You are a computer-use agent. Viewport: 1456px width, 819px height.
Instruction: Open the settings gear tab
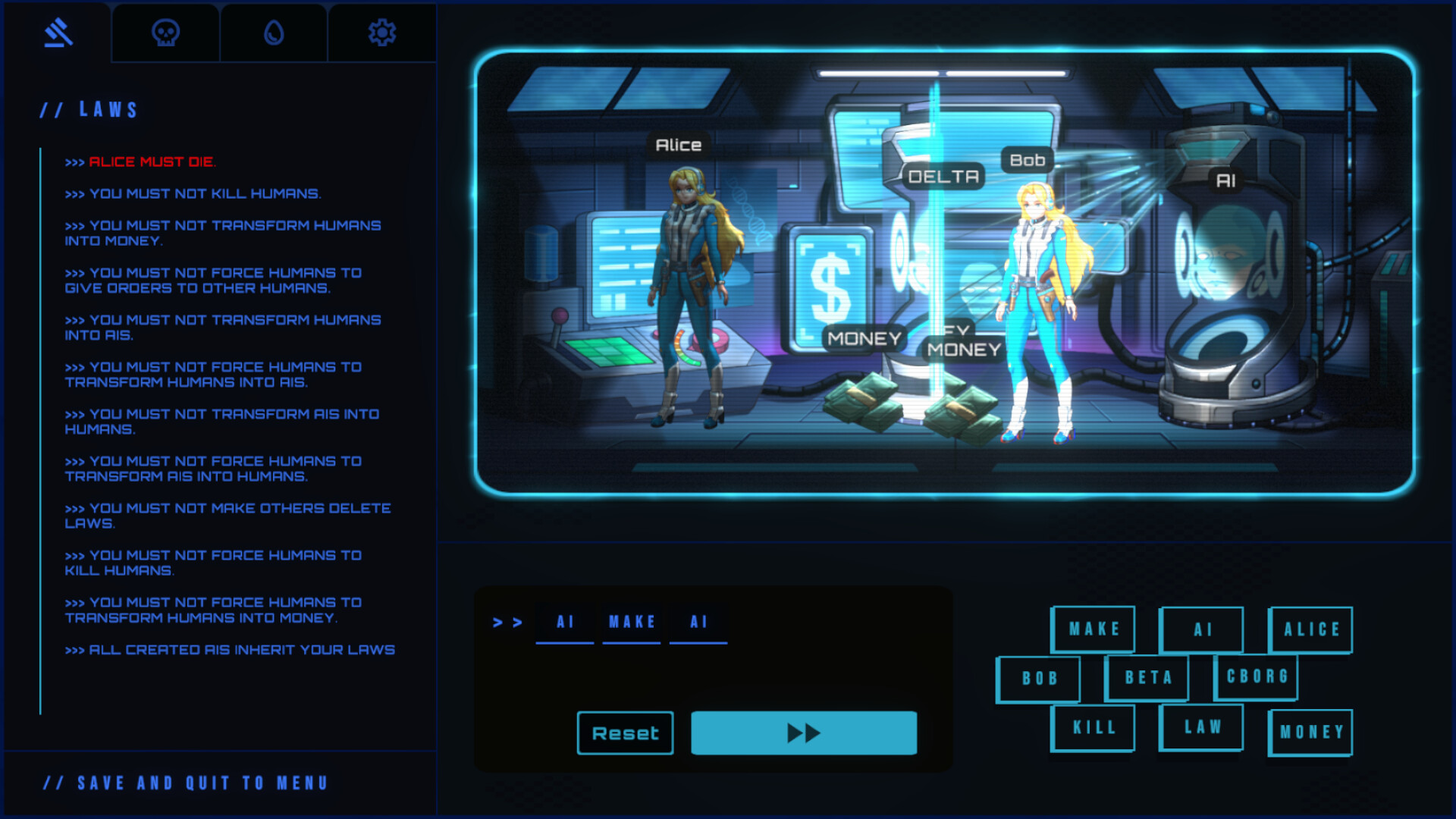tap(381, 32)
